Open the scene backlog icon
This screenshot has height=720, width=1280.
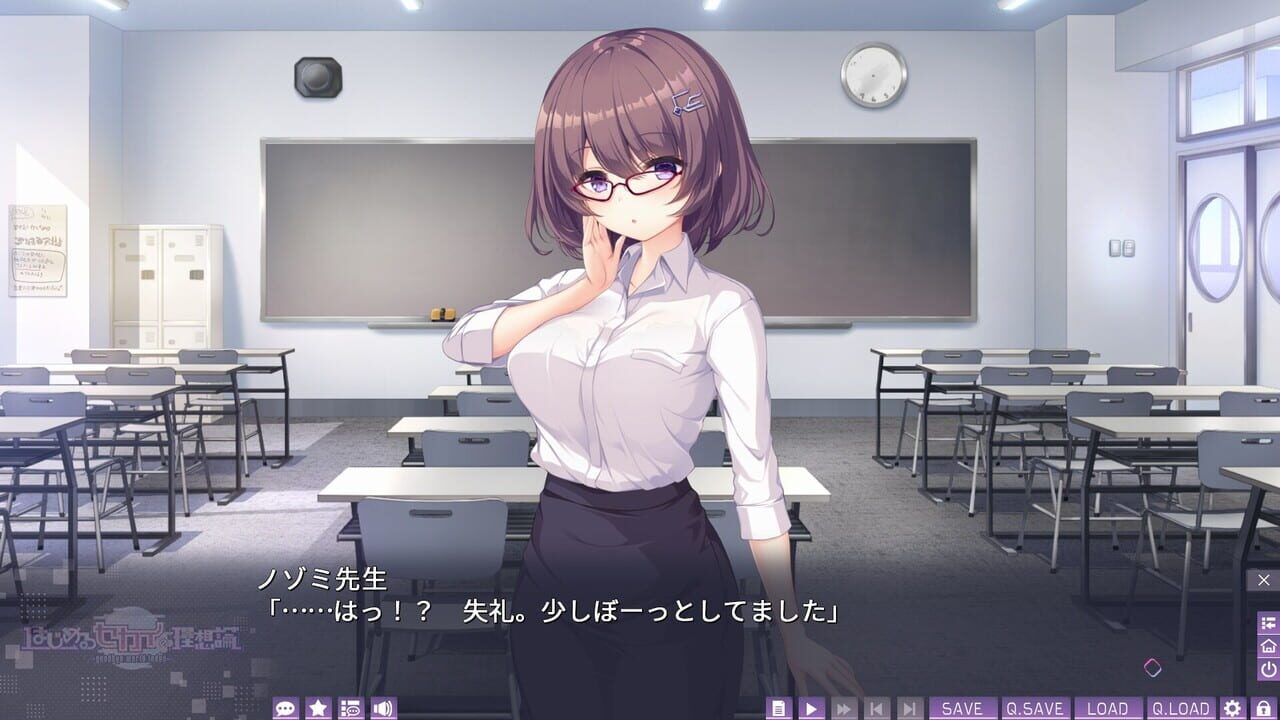(x=349, y=706)
